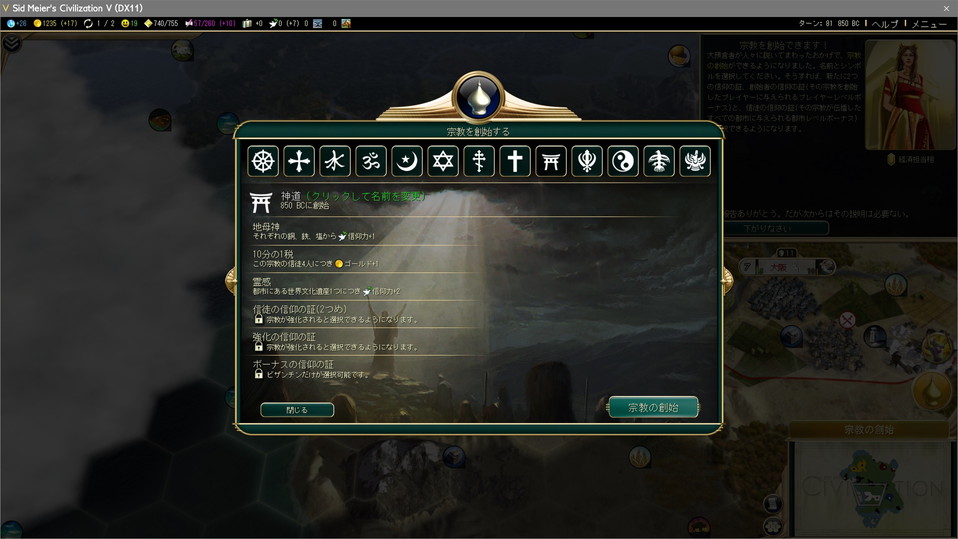Select the plain Latin cross Christianity icon
The height and width of the screenshot is (539, 958).
pyautogui.click(x=515, y=161)
